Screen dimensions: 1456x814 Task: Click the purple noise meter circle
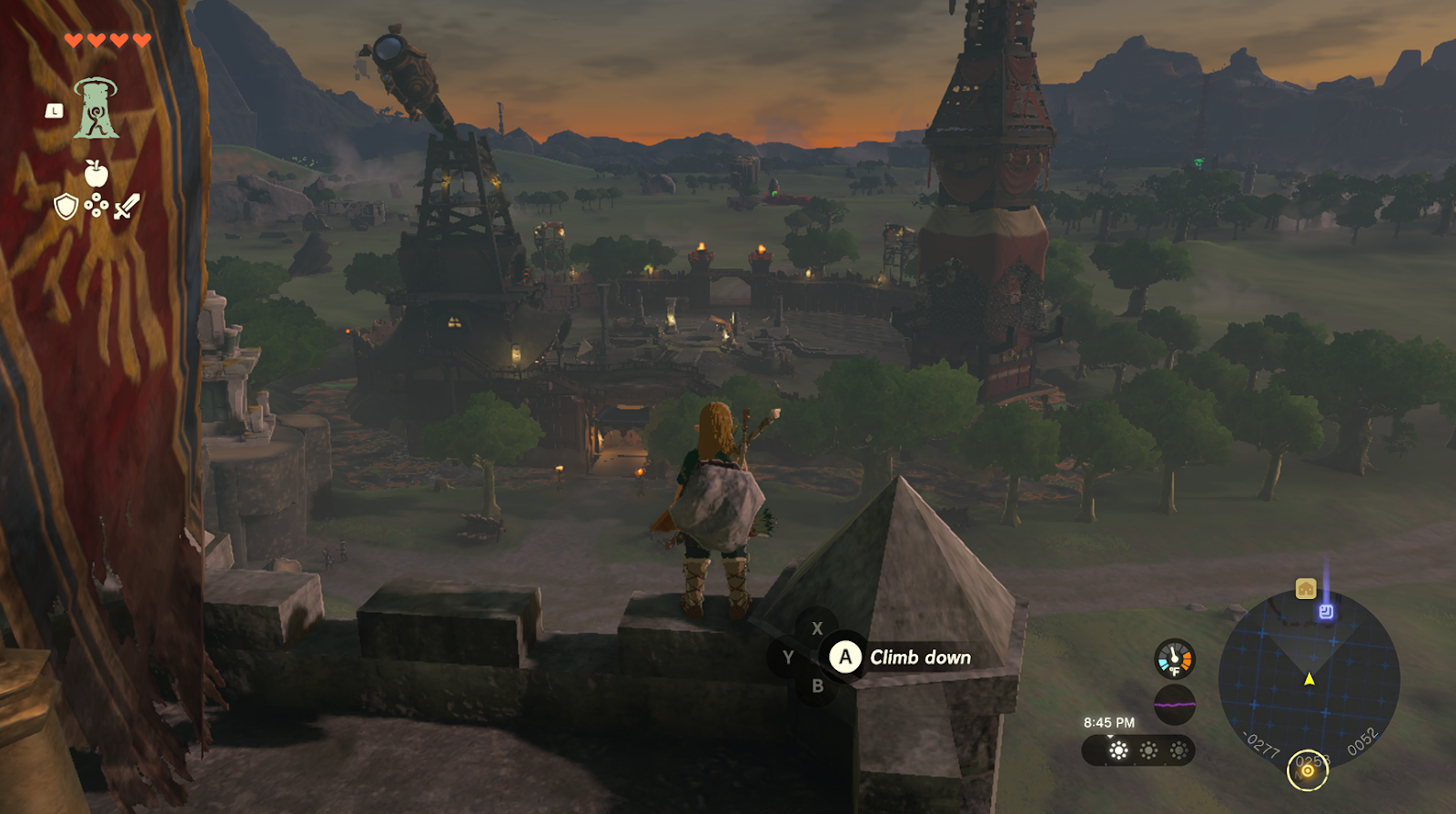pos(1174,705)
